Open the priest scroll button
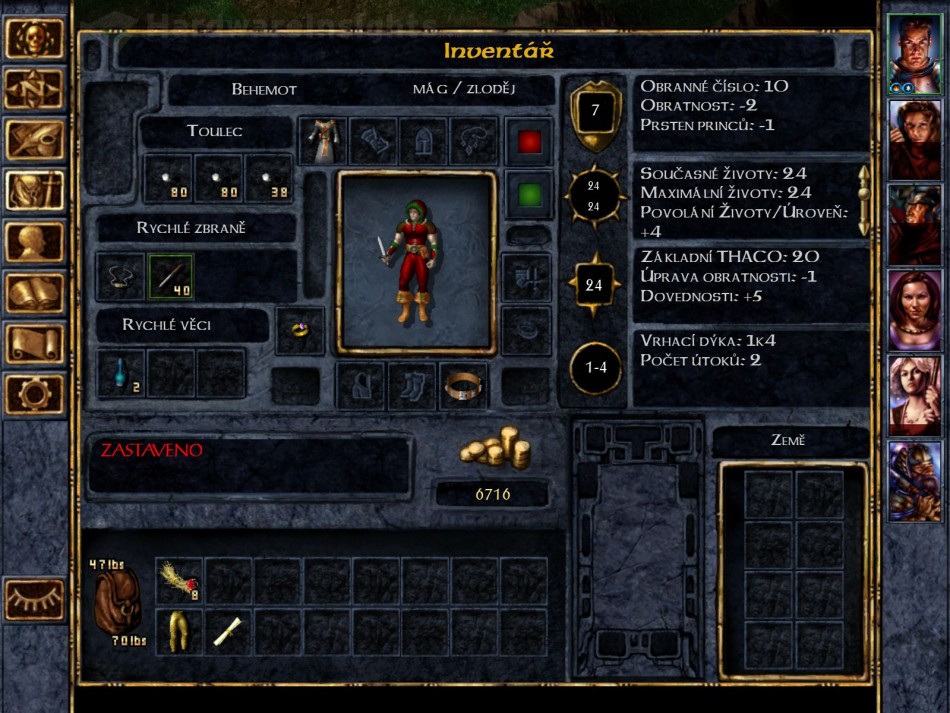The height and width of the screenshot is (713, 950). [x=35, y=343]
